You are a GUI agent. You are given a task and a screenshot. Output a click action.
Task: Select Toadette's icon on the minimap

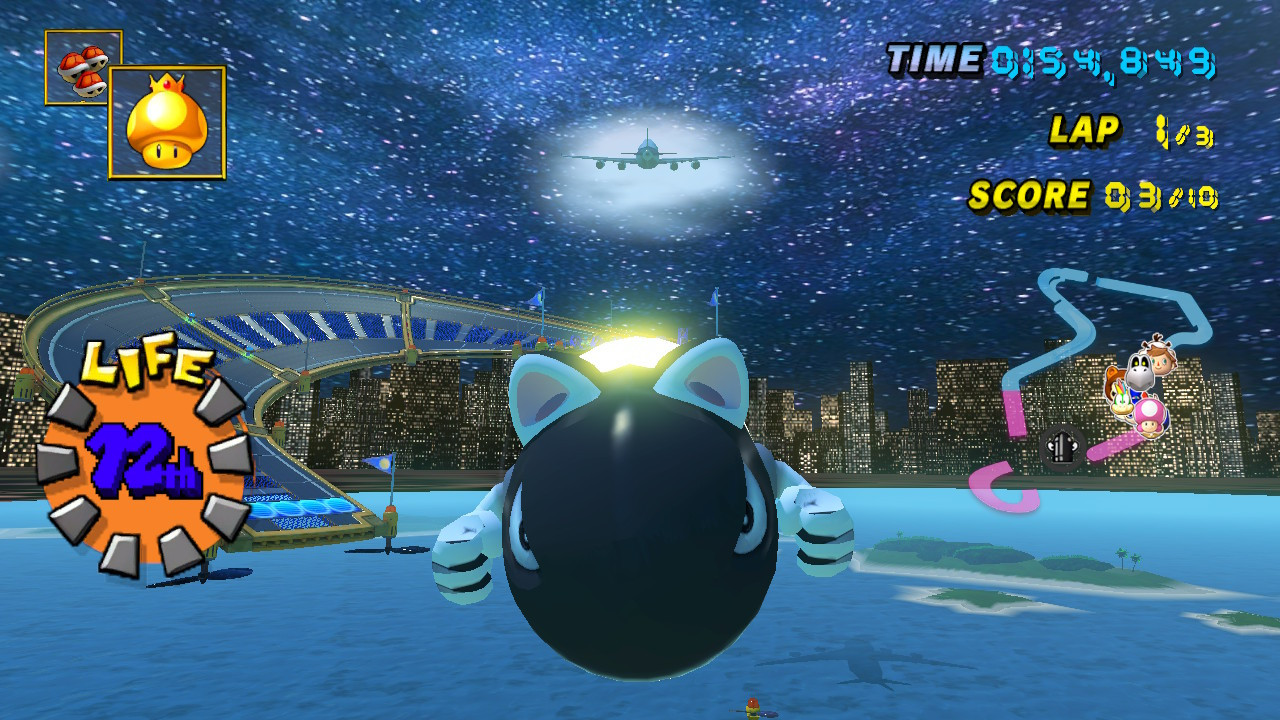pos(1149,419)
